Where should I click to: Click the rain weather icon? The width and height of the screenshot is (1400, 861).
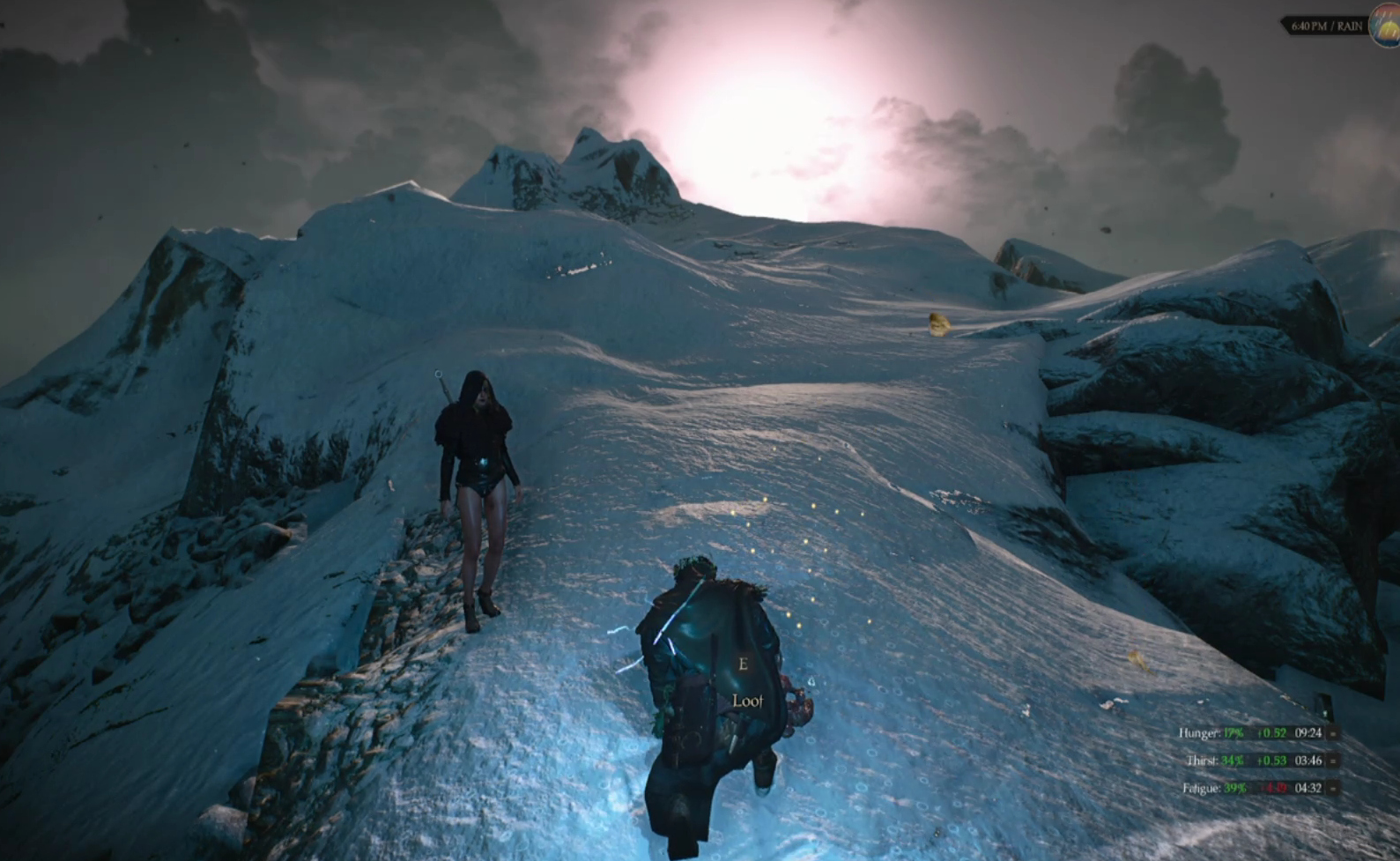pyautogui.click(x=1387, y=26)
